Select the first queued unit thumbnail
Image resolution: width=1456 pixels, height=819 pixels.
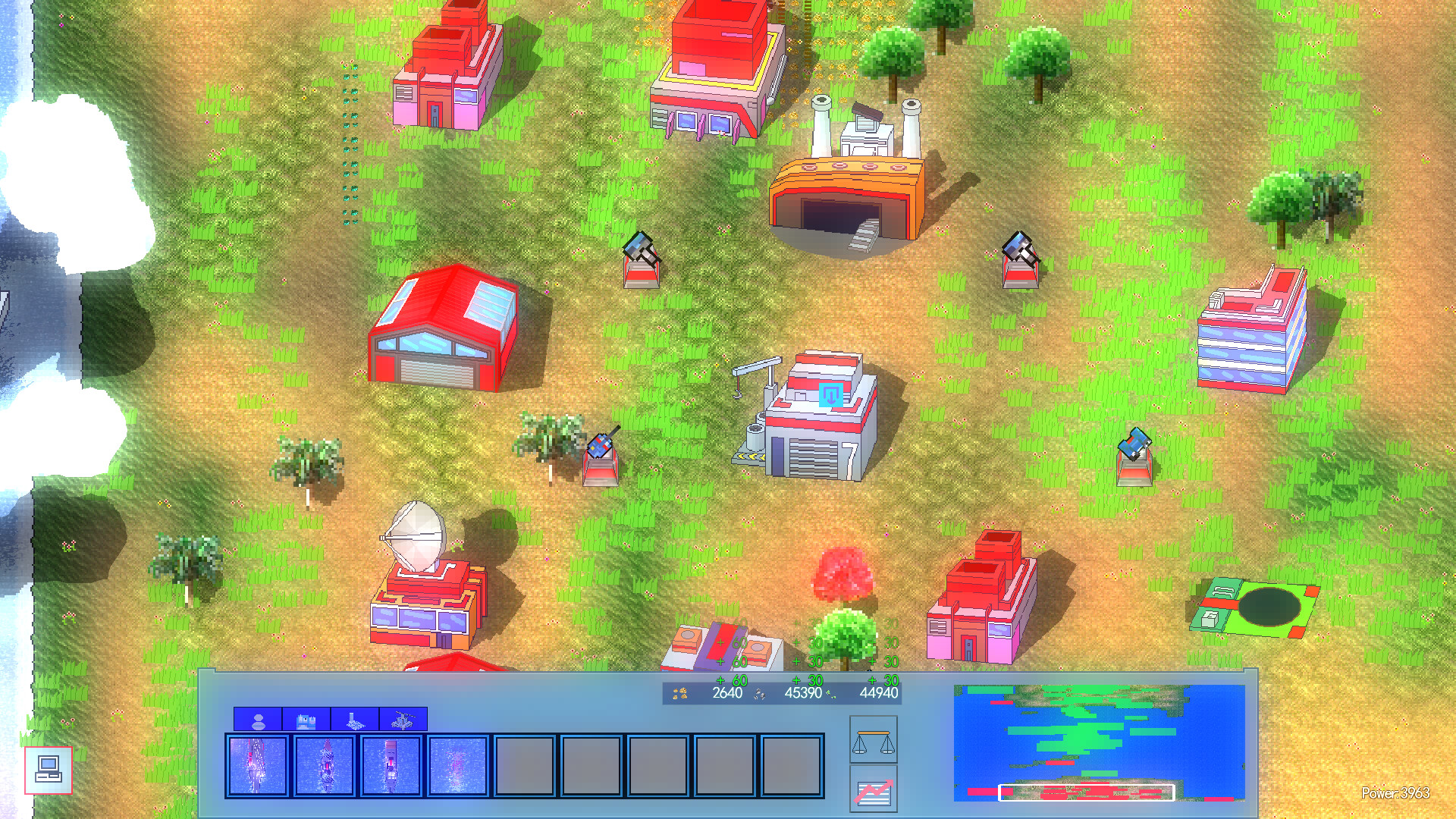coord(256,765)
